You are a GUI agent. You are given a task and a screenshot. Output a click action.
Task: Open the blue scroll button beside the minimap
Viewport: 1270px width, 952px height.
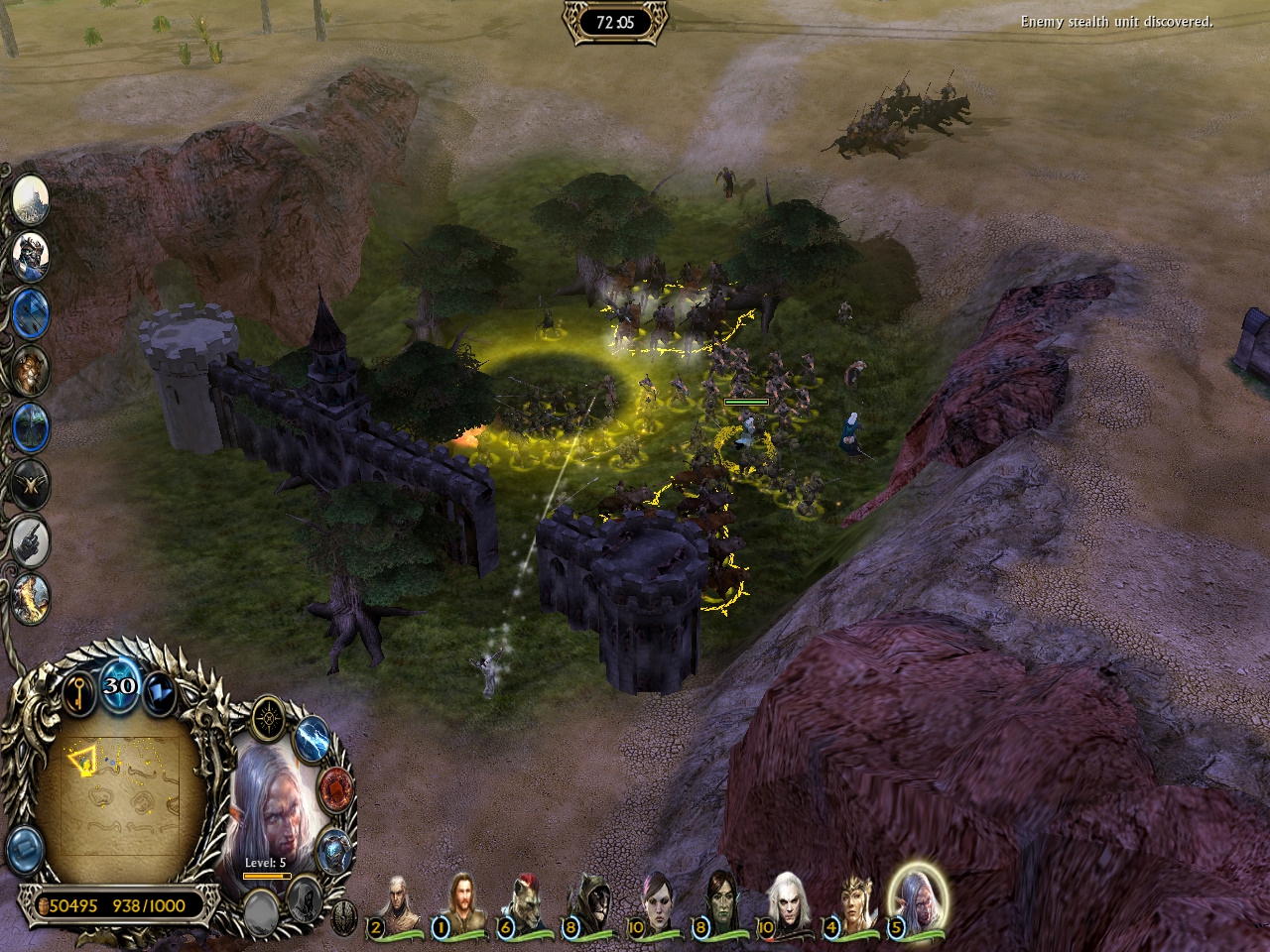click(26, 850)
